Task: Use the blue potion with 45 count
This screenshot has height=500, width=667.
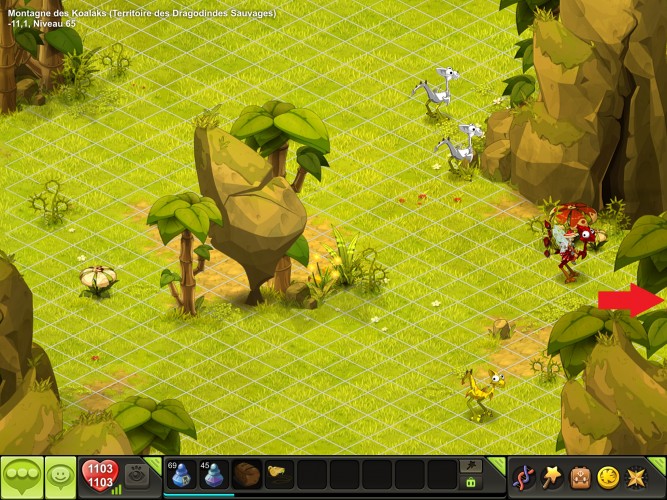Action: click(x=213, y=474)
